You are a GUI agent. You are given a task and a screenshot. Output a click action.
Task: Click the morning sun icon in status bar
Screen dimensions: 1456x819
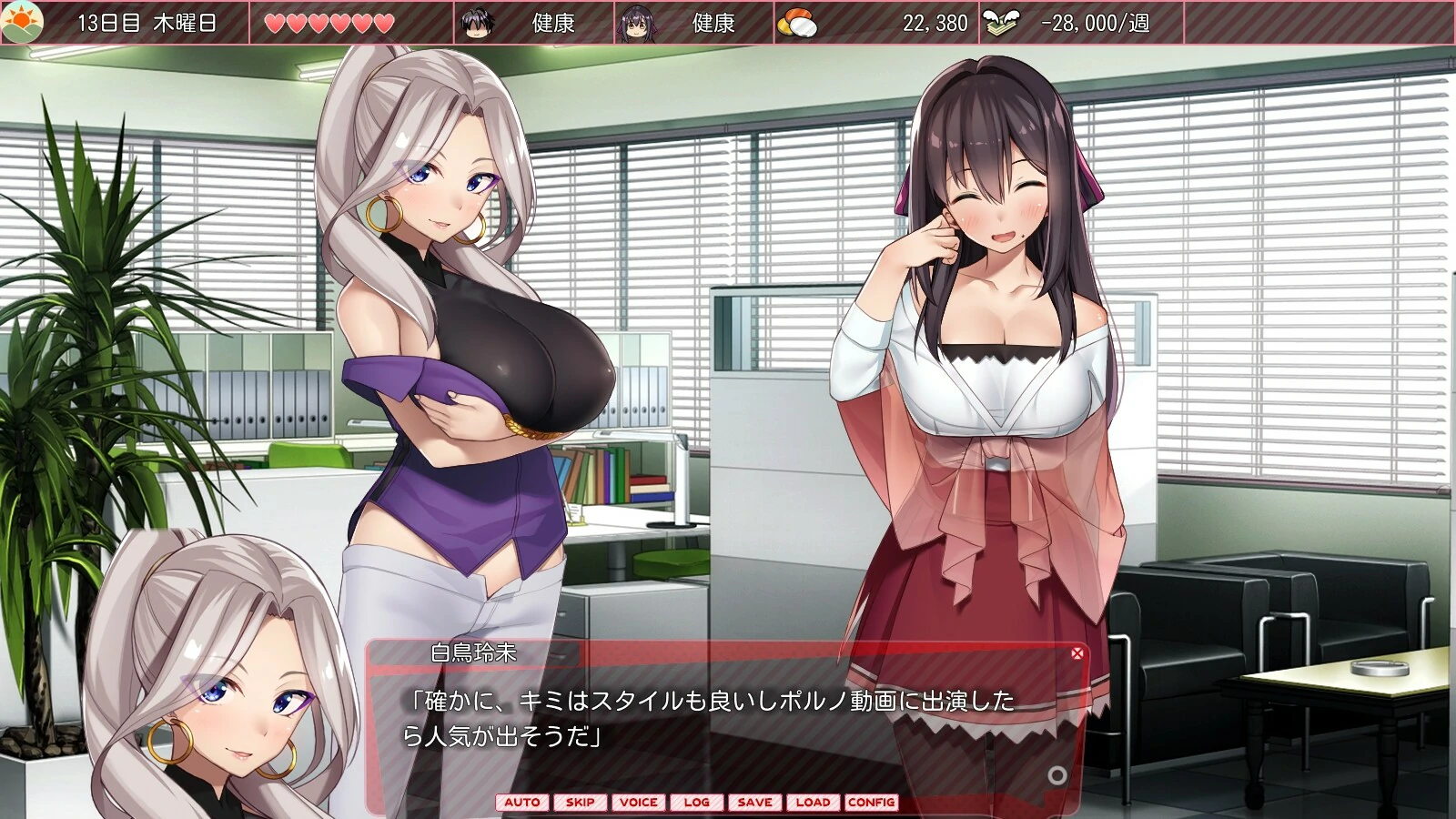coord(24,21)
